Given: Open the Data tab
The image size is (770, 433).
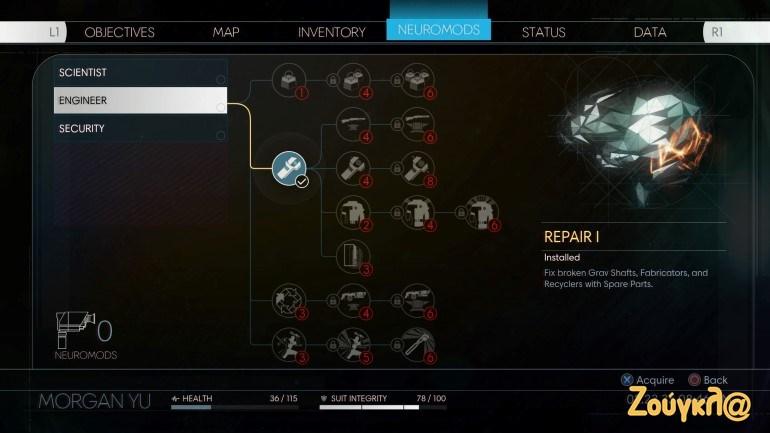Looking at the screenshot, I should click(x=650, y=32).
